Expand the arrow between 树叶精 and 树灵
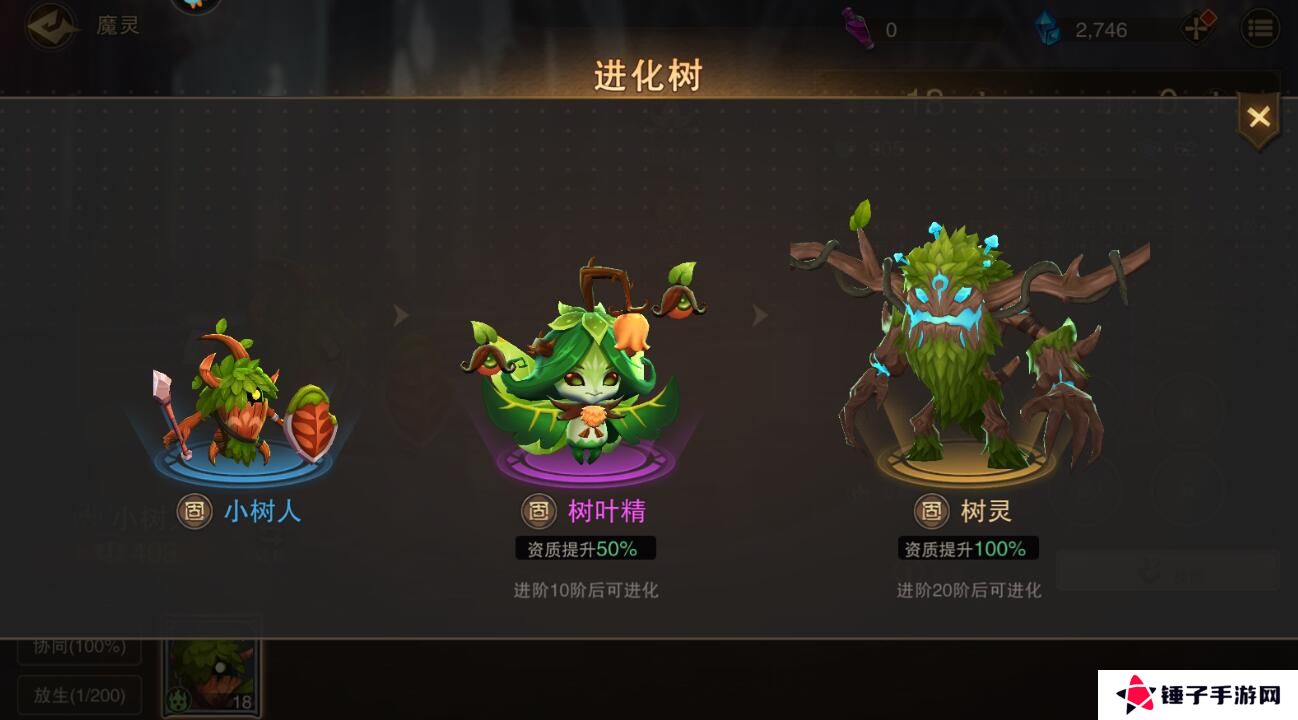This screenshot has height=720, width=1298. (762, 315)
